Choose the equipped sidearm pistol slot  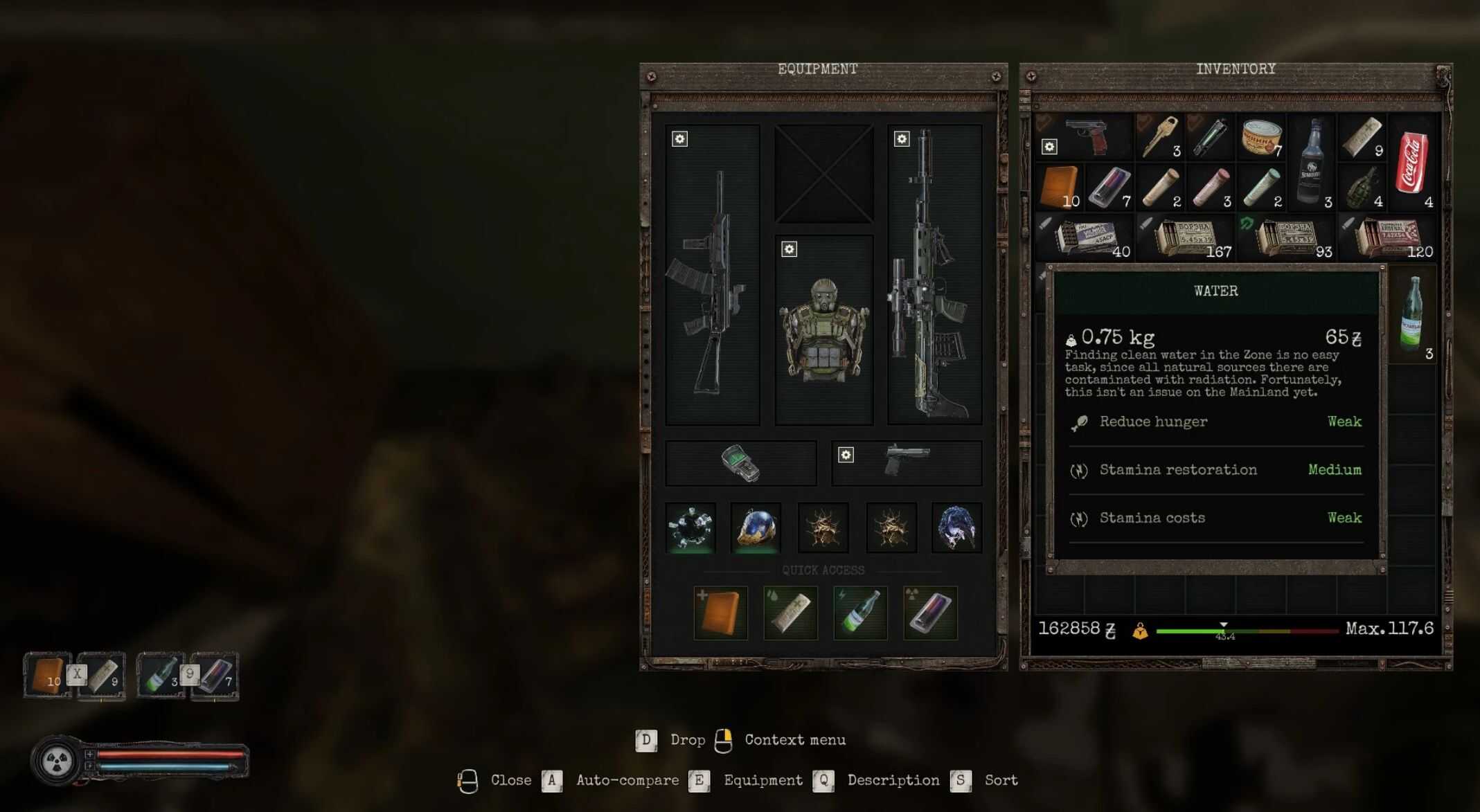(907, 462)
